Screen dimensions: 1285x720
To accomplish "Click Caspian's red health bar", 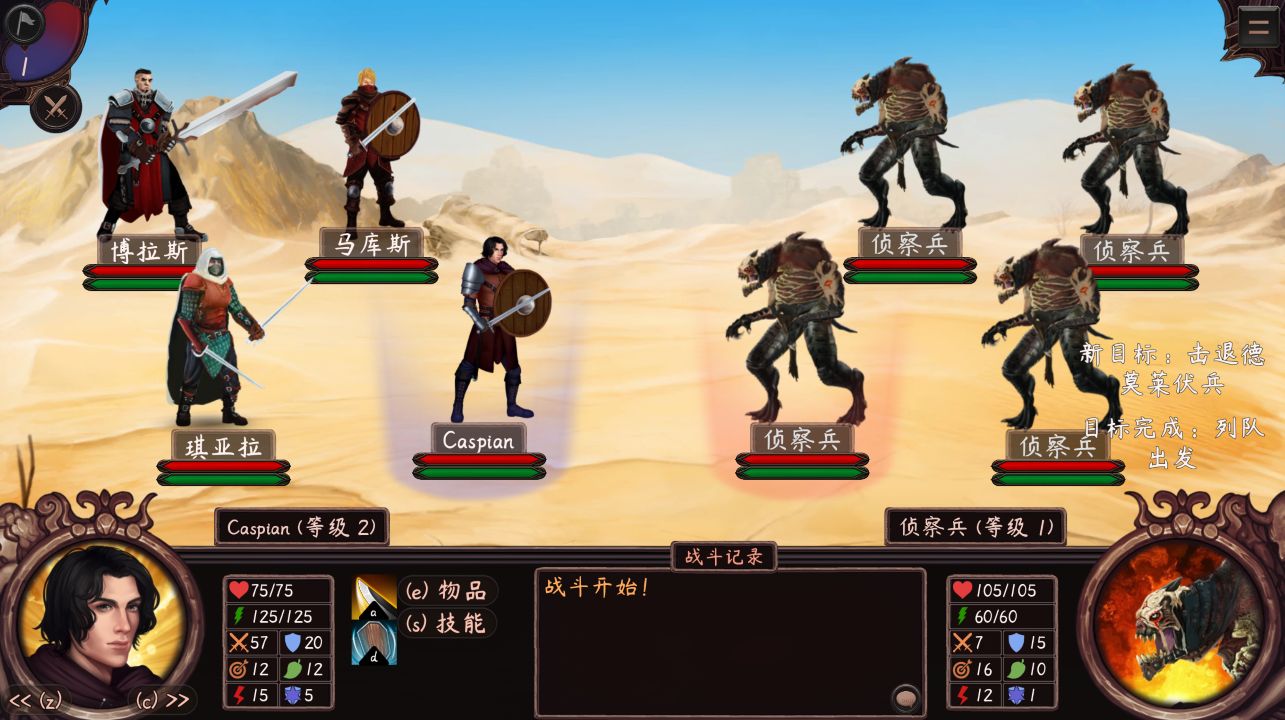I will (x=479, y=458).
